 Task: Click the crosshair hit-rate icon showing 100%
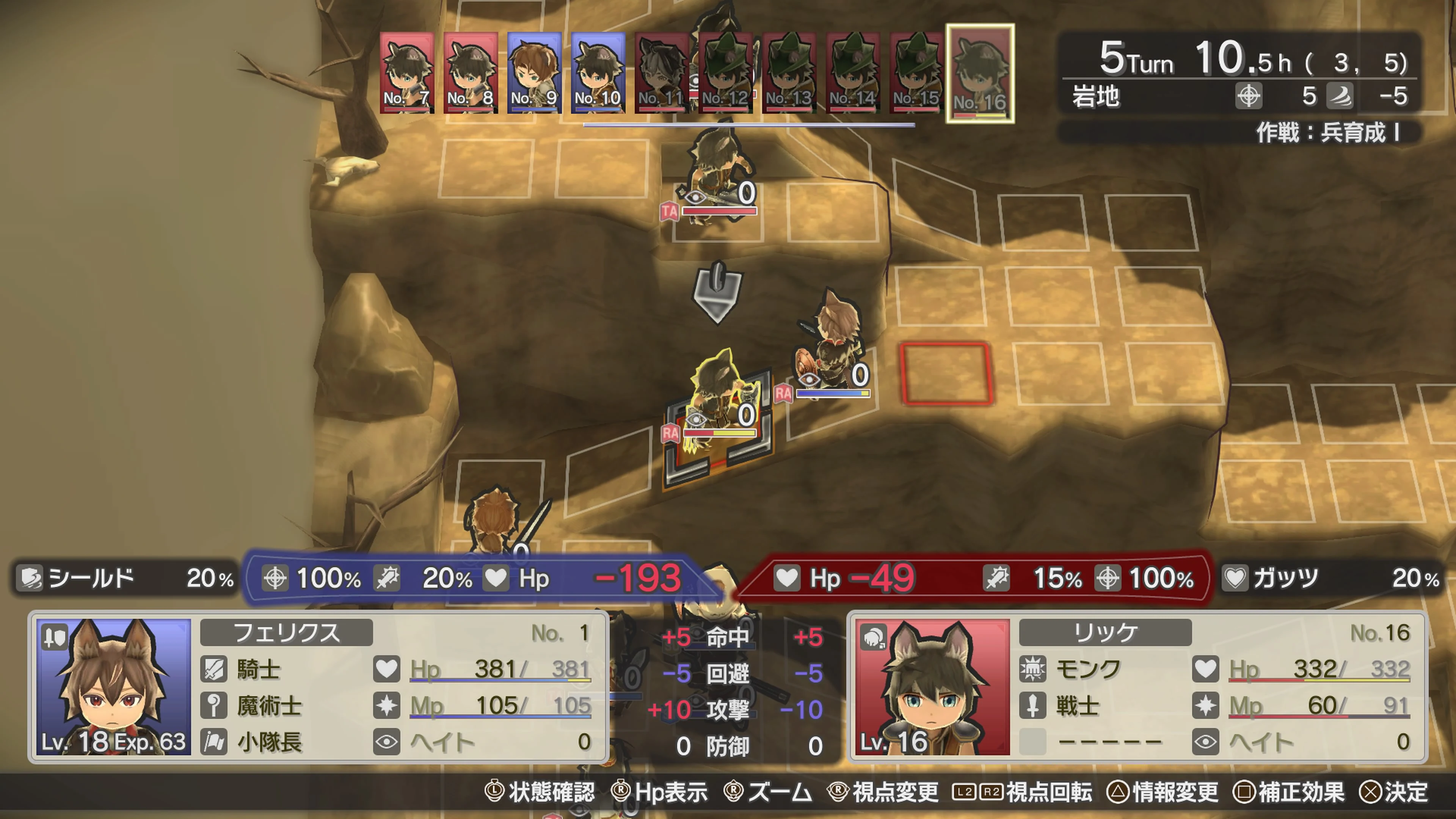click(x=275, y=578)
